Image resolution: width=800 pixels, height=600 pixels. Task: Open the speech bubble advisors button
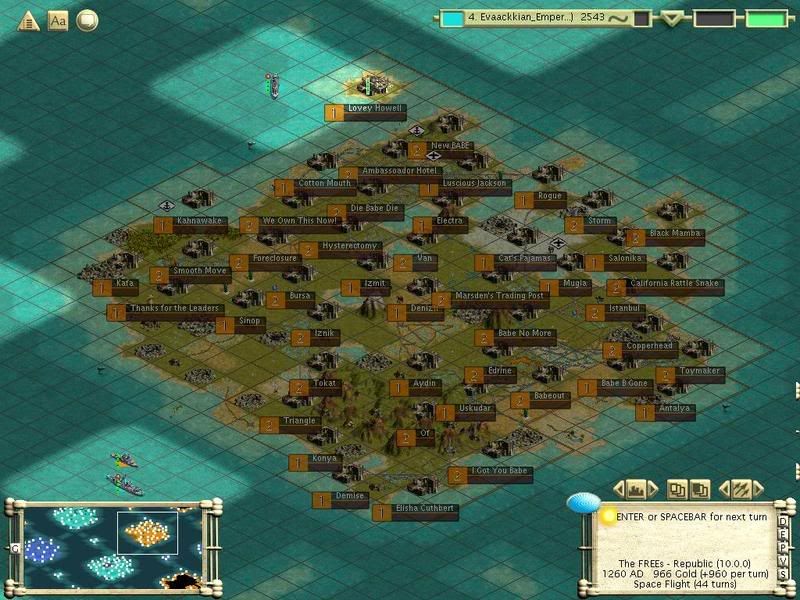pyautogui.click(x=87, y=20)
